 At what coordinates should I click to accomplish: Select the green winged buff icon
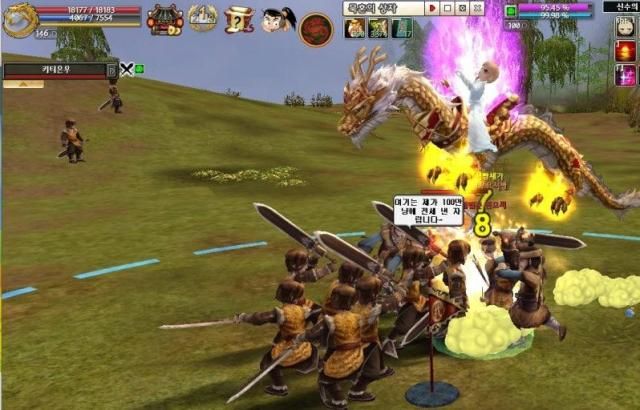coord(378,28)
